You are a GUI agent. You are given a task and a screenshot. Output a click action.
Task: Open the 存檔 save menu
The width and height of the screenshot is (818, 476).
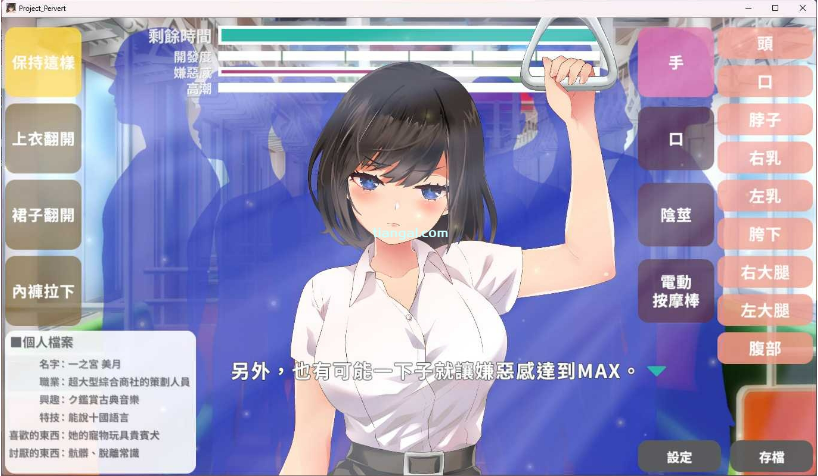coord(771,457)
